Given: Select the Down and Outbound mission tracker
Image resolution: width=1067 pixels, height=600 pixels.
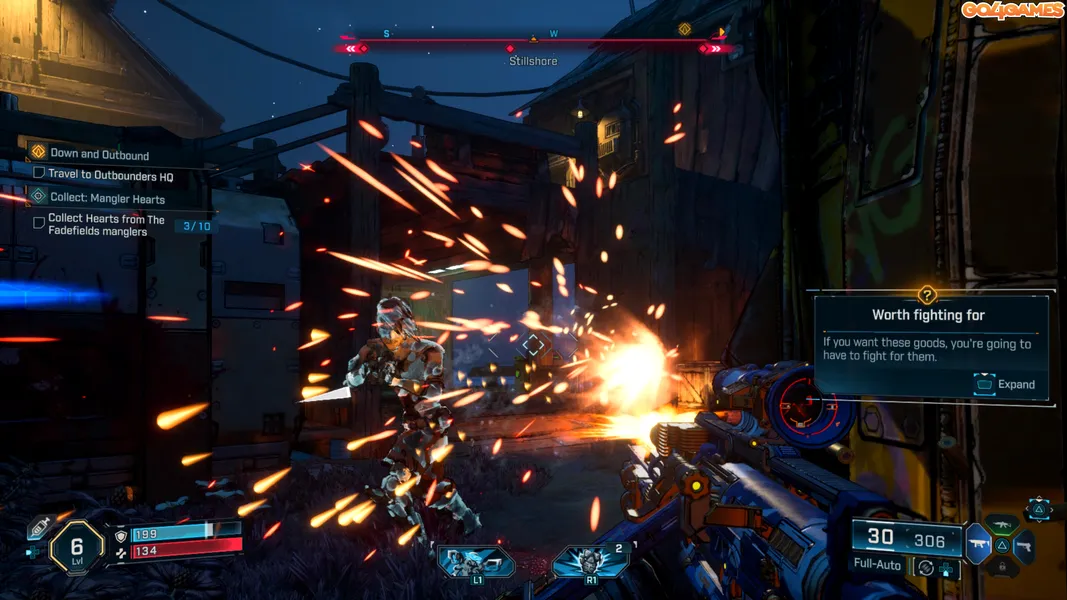Looking at the screenshot, I should 99,154.
